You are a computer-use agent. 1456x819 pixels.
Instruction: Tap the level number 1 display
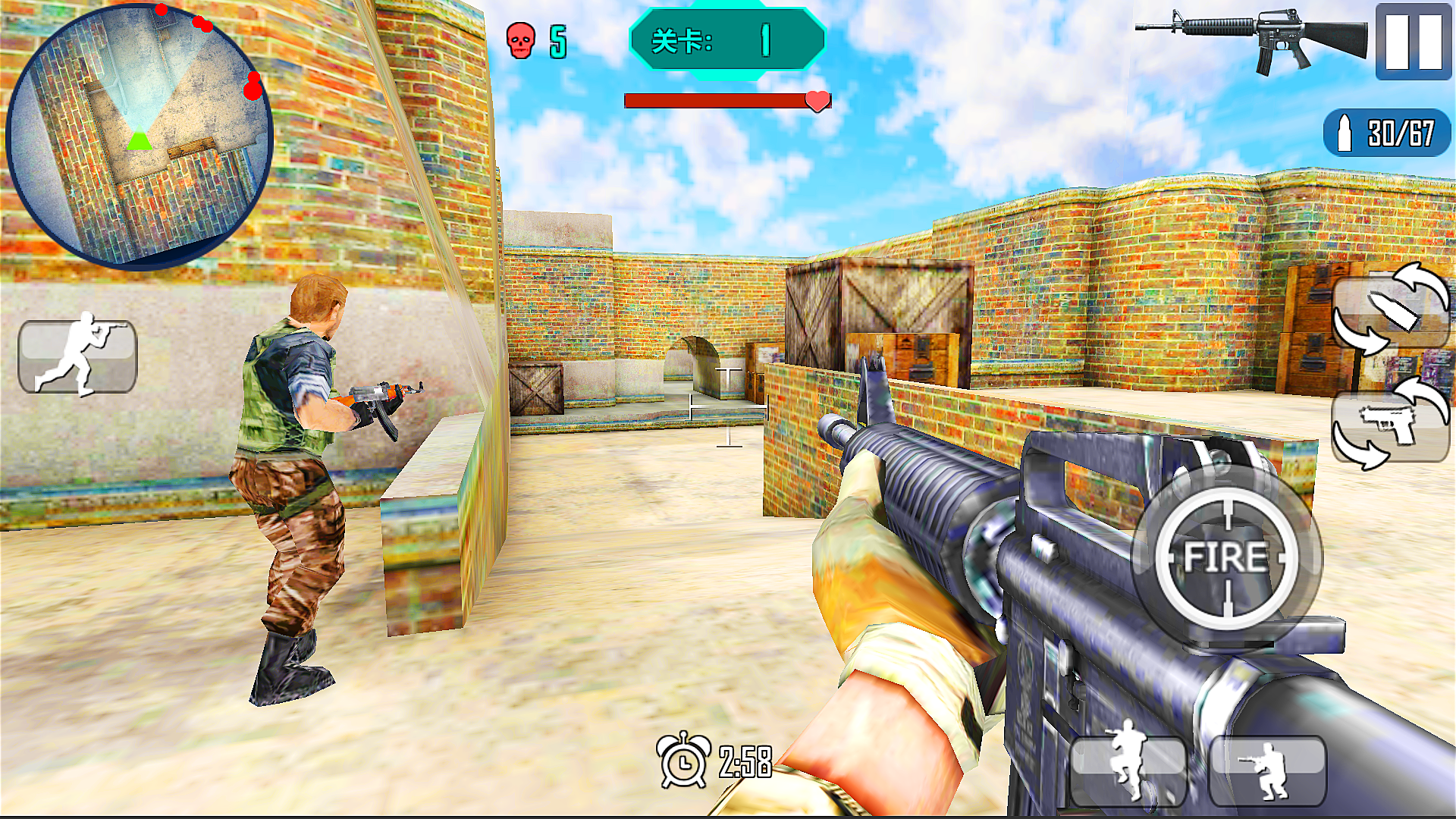pyautogui.click(x=764, y=42)
